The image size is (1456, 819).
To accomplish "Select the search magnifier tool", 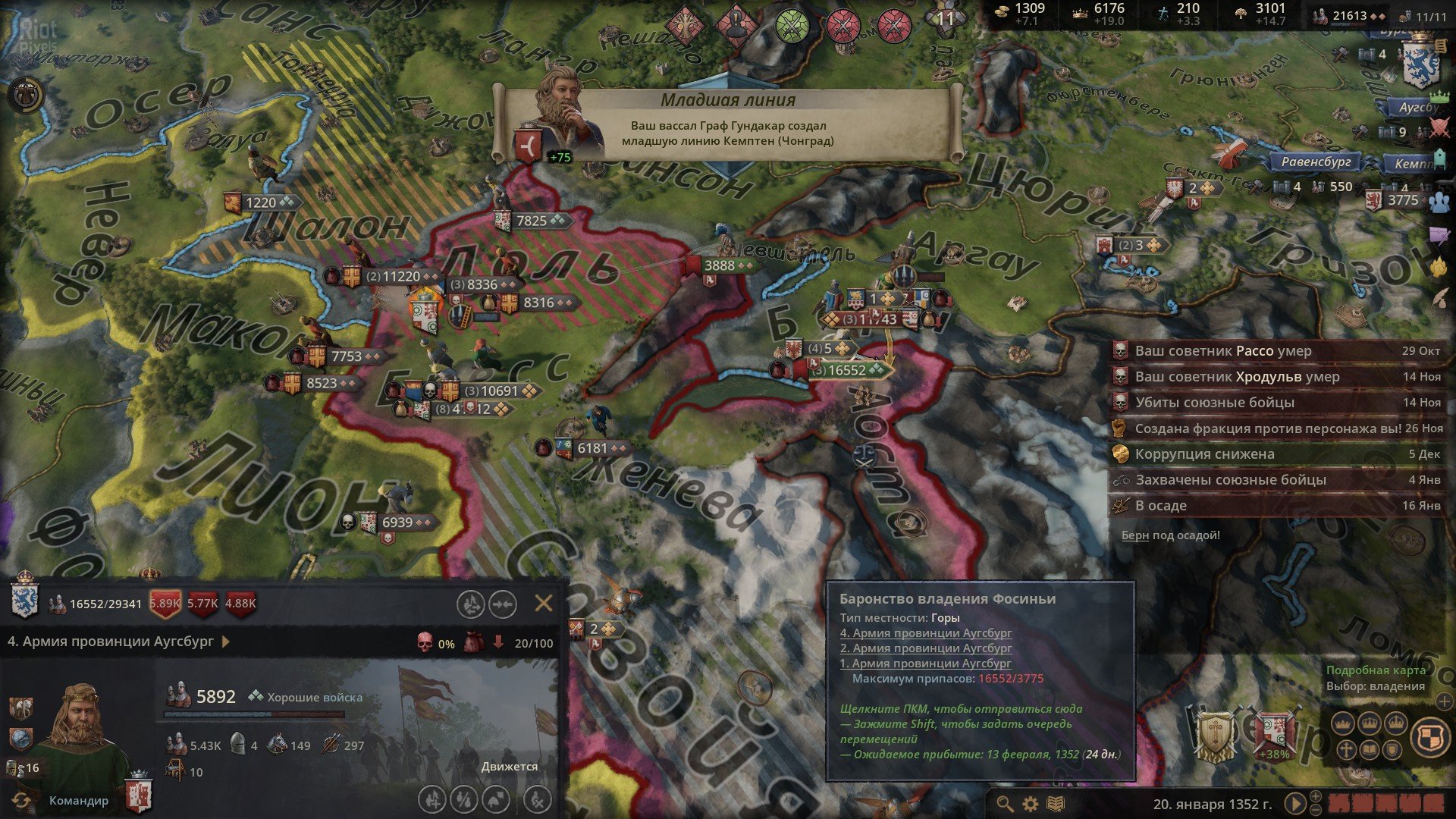I will [x=1006, y=805].
